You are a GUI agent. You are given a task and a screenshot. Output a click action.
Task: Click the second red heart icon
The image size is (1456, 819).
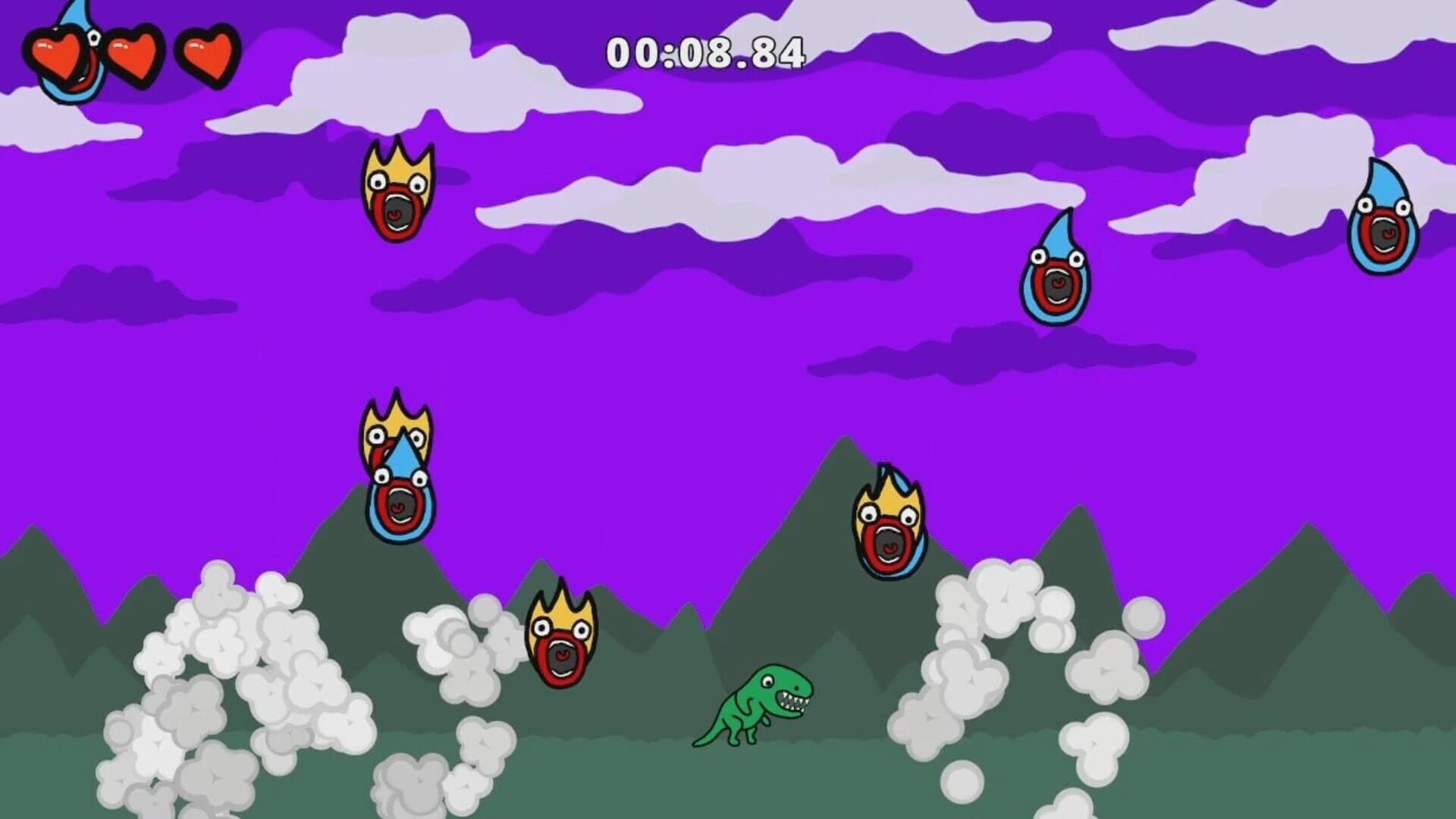[133, 53]
